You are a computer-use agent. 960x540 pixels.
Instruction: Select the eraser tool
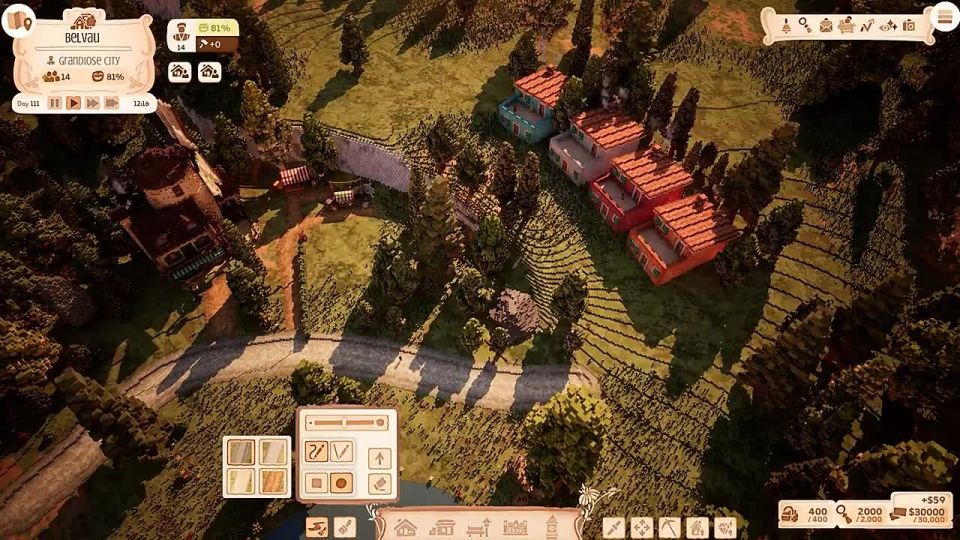pyautogui.click(x=379, y=484)
